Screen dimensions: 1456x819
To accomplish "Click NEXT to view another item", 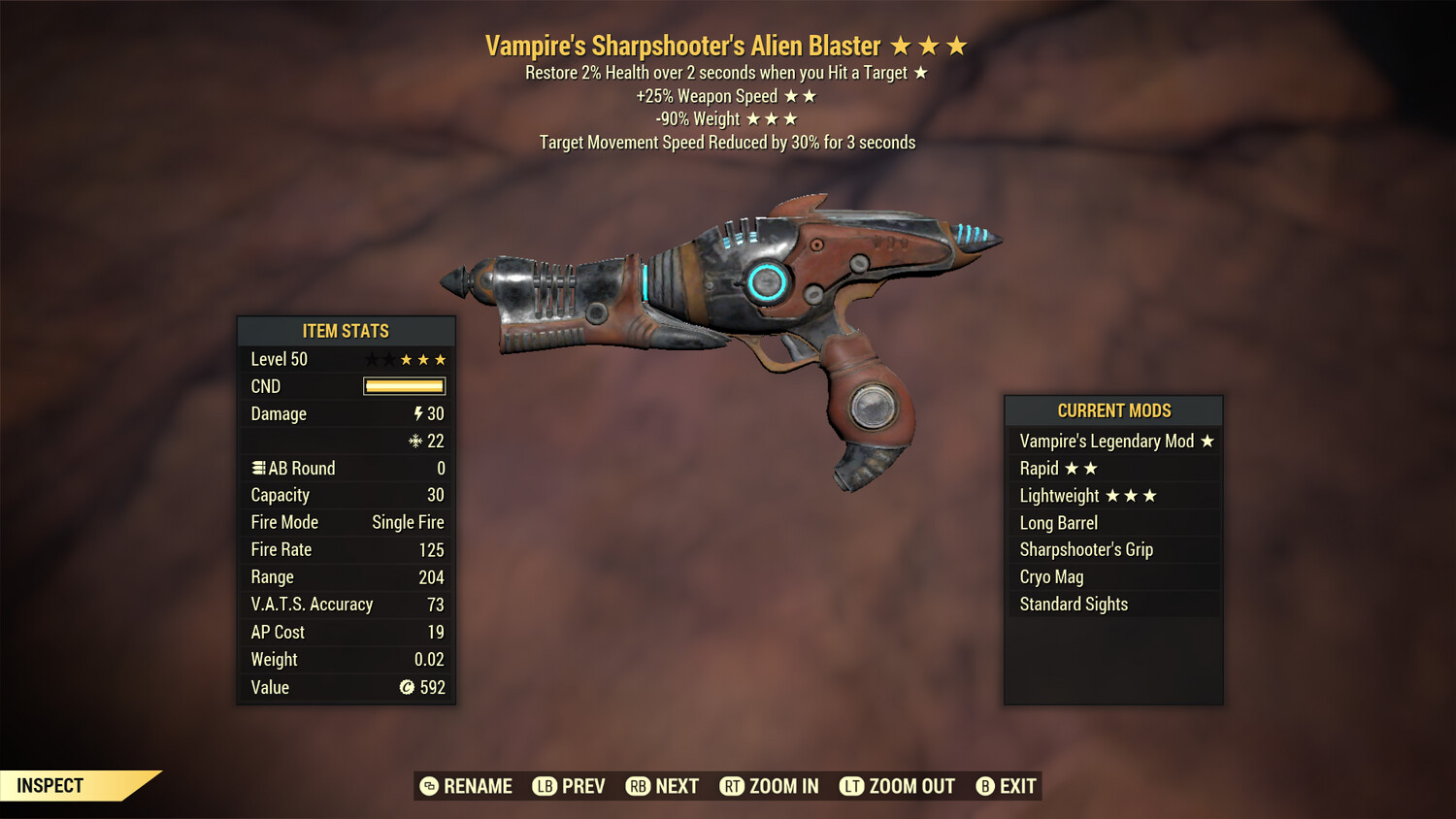I will click(679, 786).
